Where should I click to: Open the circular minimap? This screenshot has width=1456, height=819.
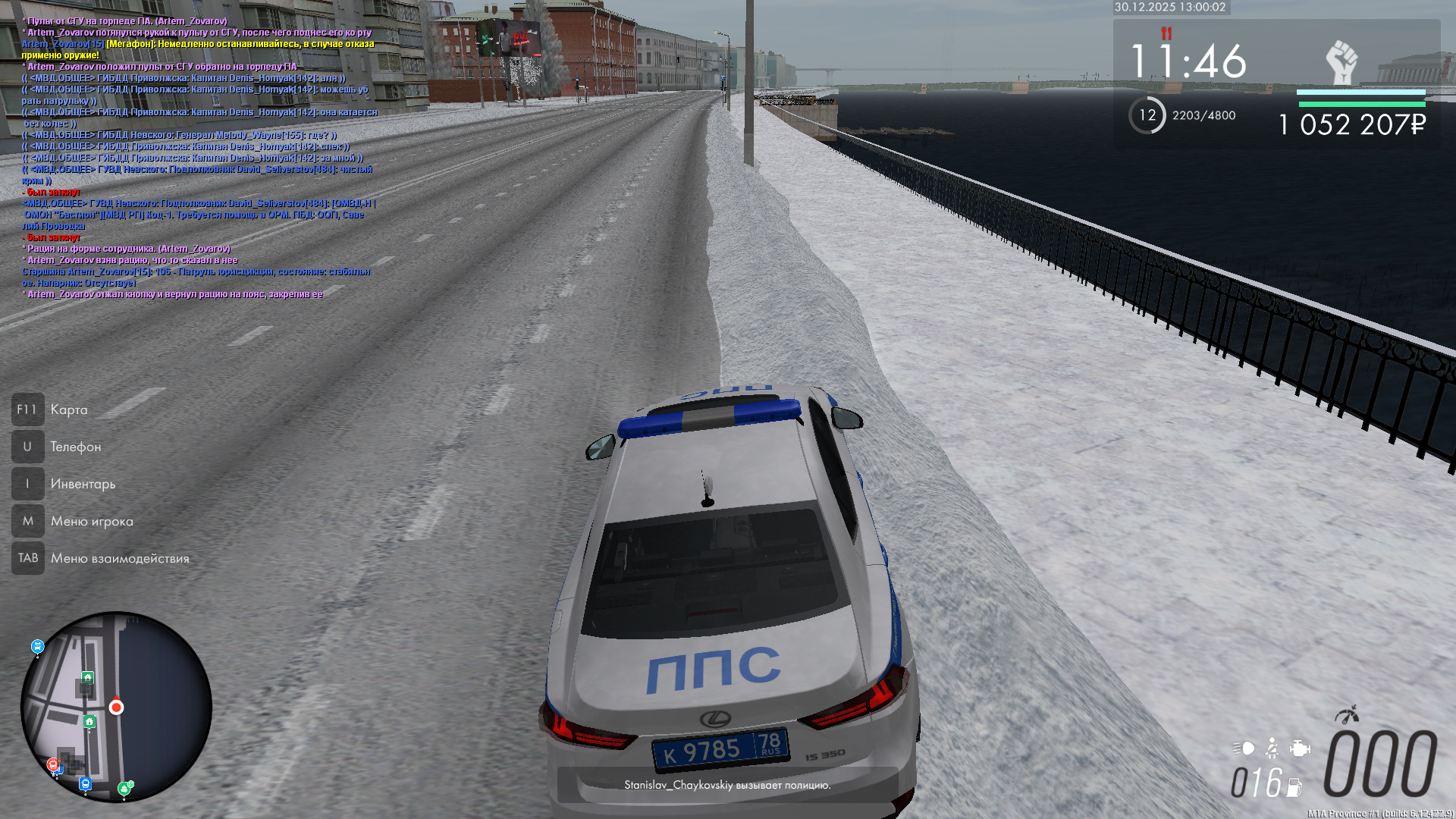pyautogui.click(x=116, y=707)
